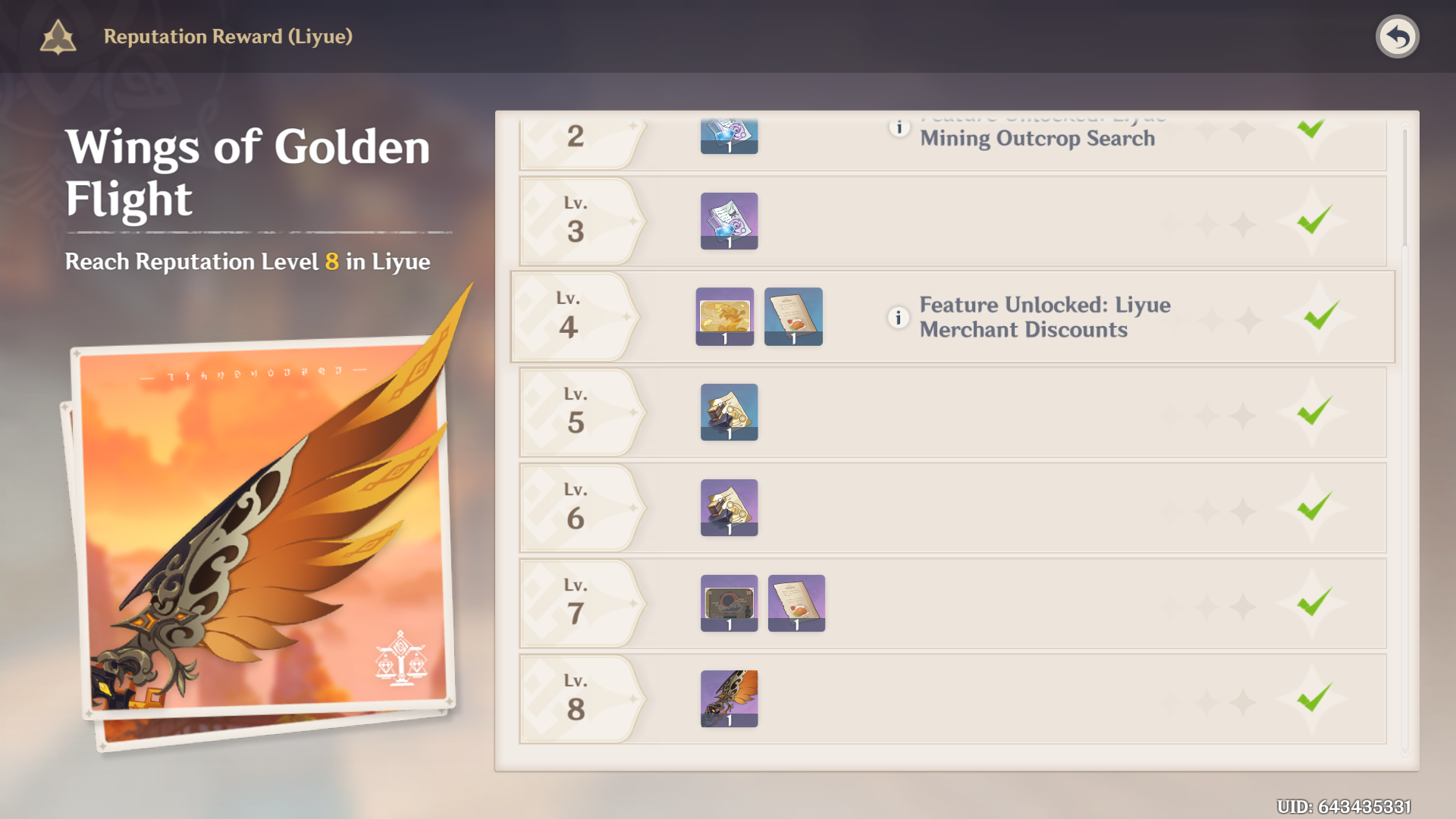Select the Lv. 3 reward banner

coord(576,221)
